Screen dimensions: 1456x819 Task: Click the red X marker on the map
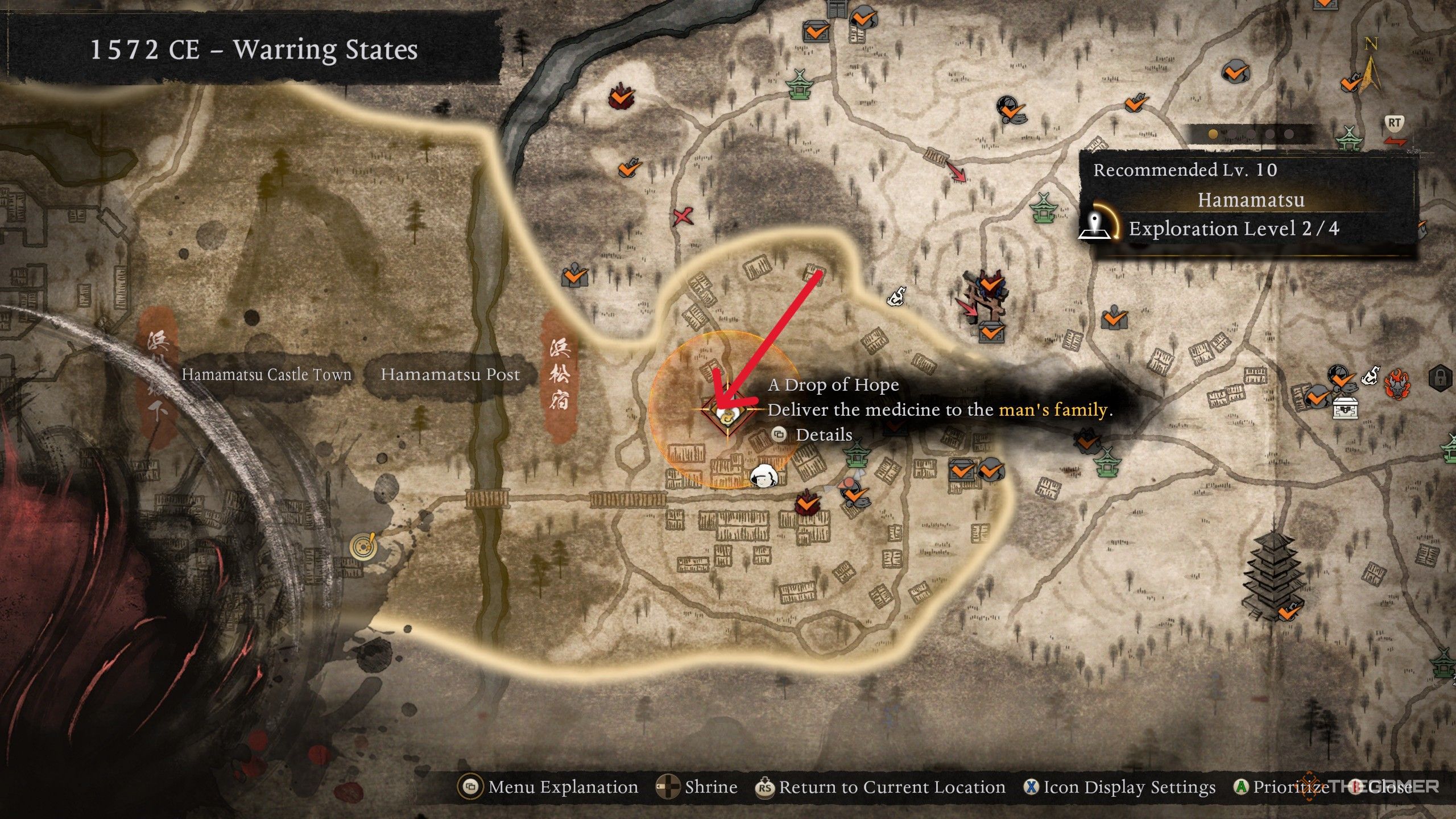pyautogui.click(x=682, y=216)
